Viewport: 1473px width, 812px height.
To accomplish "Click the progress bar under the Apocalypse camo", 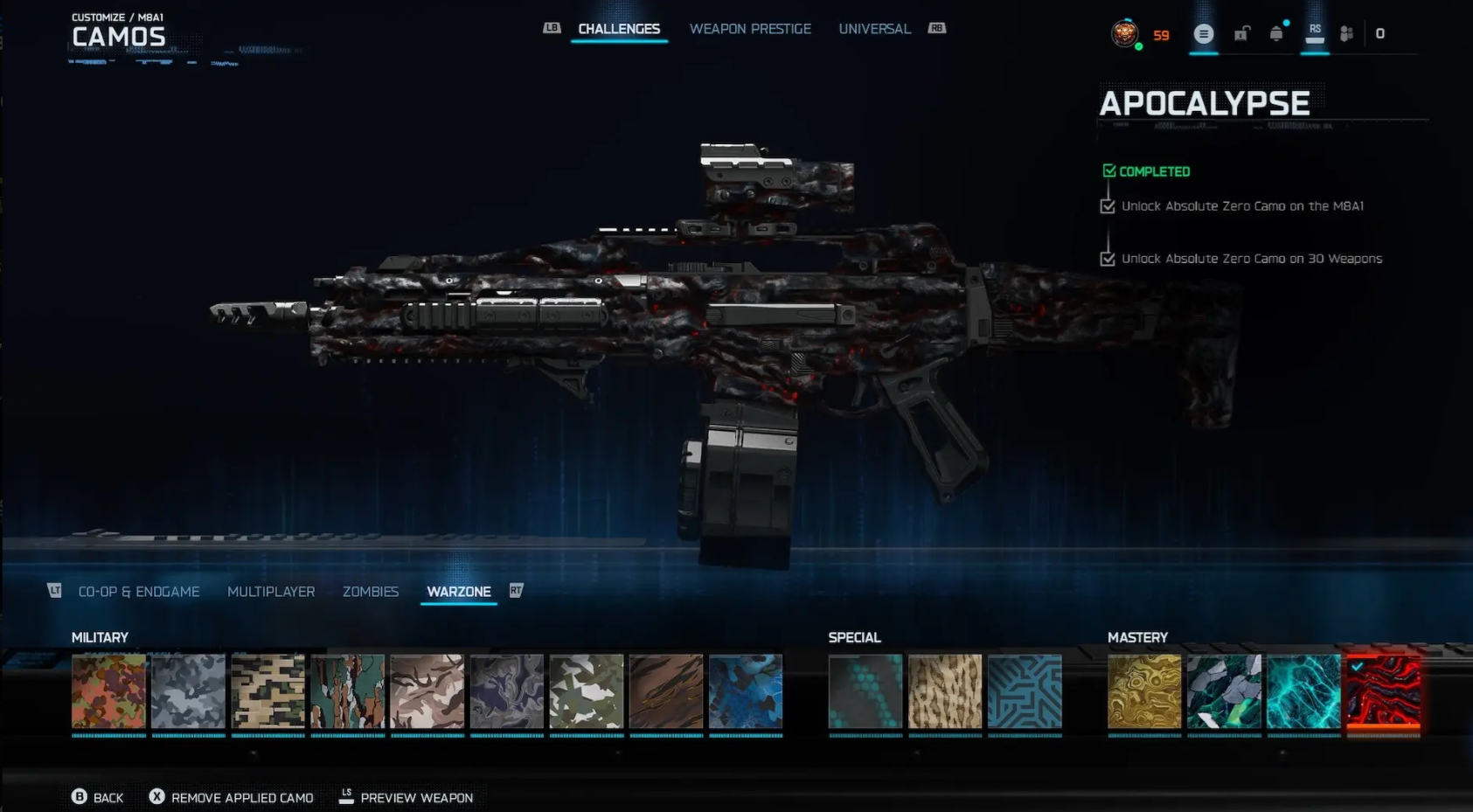I will click(x=1385, y=737).
